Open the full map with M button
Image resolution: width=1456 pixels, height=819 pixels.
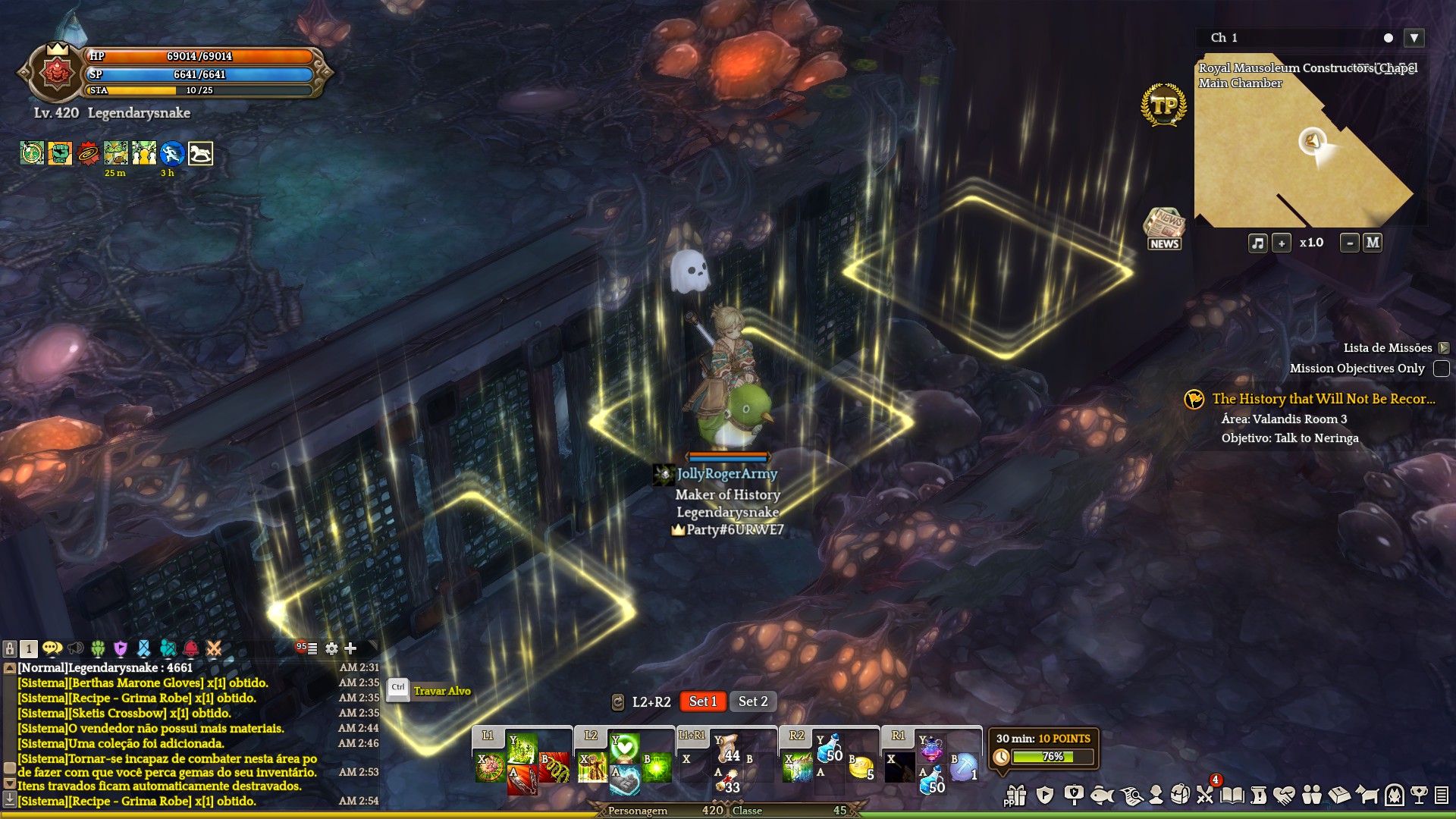(x=1373, y=243)
